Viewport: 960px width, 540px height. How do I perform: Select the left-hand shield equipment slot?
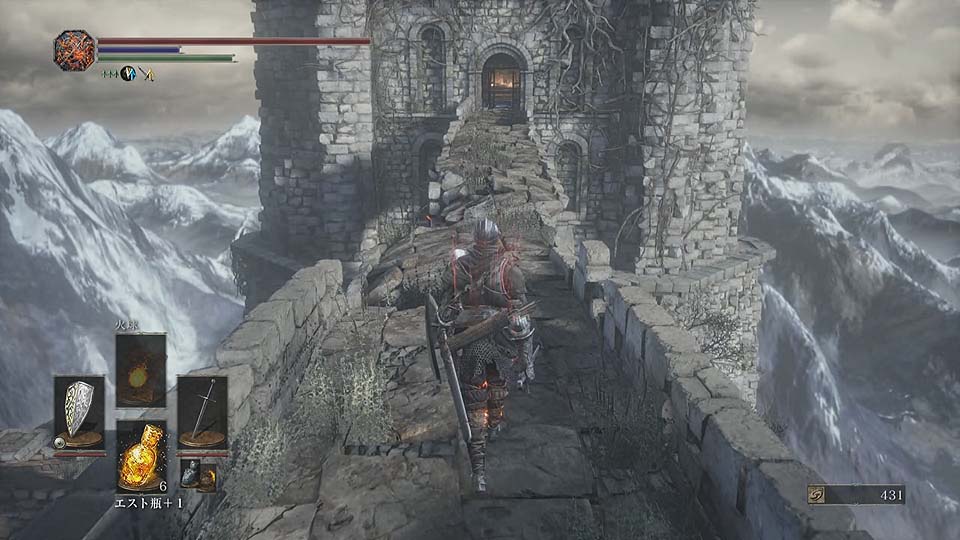click(79, 412)
